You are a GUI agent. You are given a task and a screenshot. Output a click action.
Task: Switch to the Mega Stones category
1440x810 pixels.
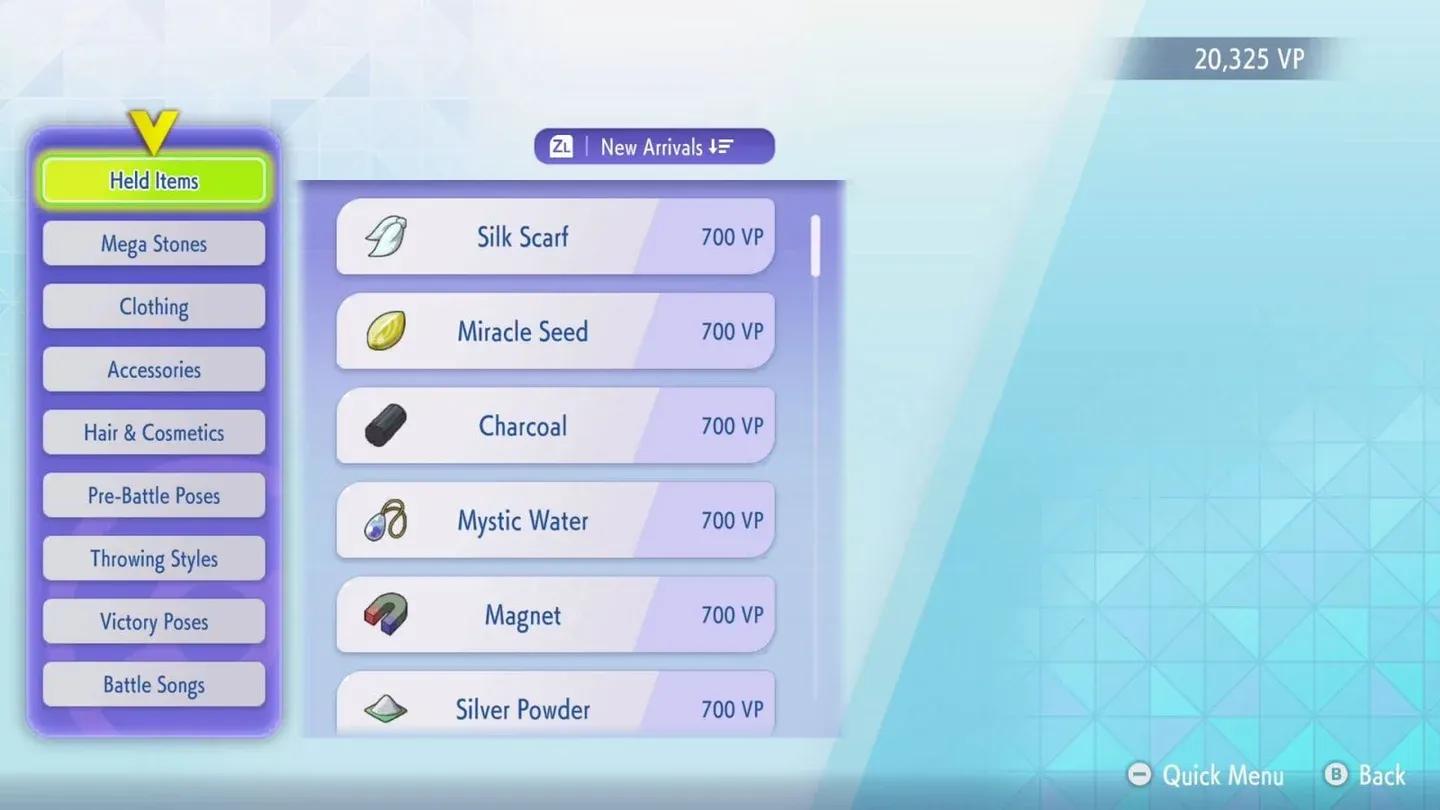(153, 243)
